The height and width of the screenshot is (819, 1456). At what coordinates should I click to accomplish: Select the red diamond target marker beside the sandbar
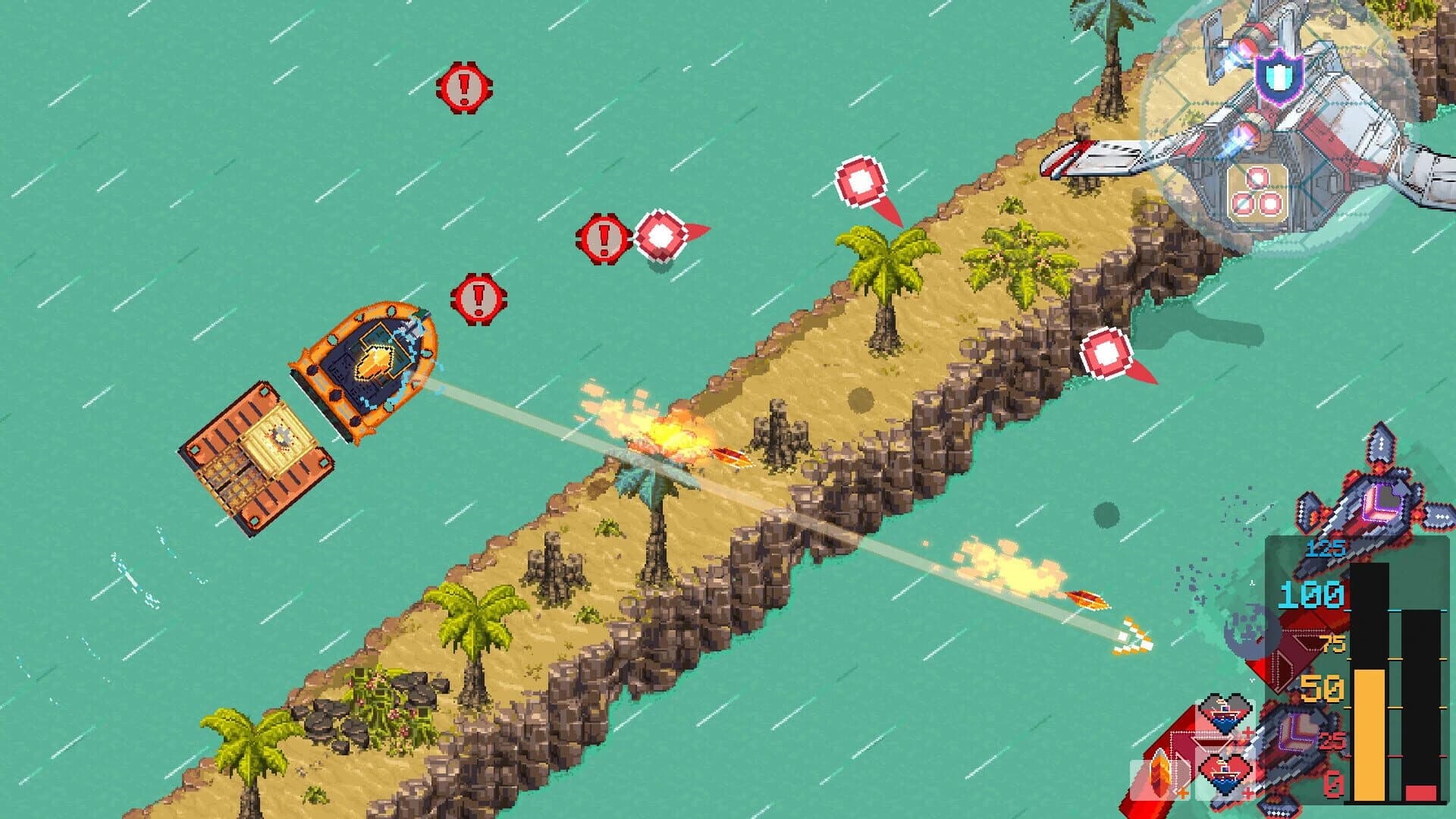(1104, 354)
